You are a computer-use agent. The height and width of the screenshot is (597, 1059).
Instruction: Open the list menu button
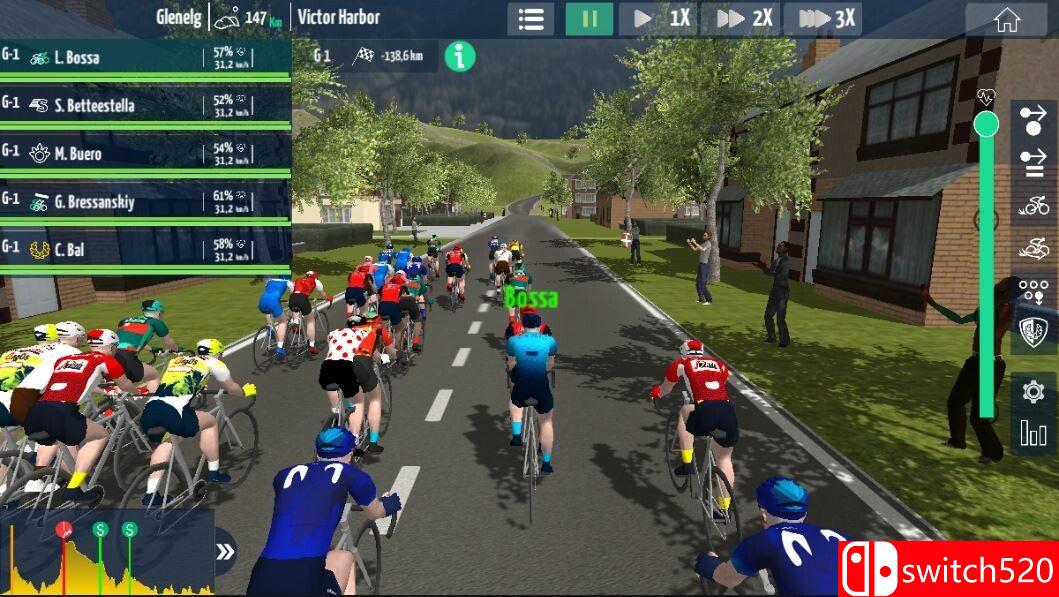coord(530,19)
